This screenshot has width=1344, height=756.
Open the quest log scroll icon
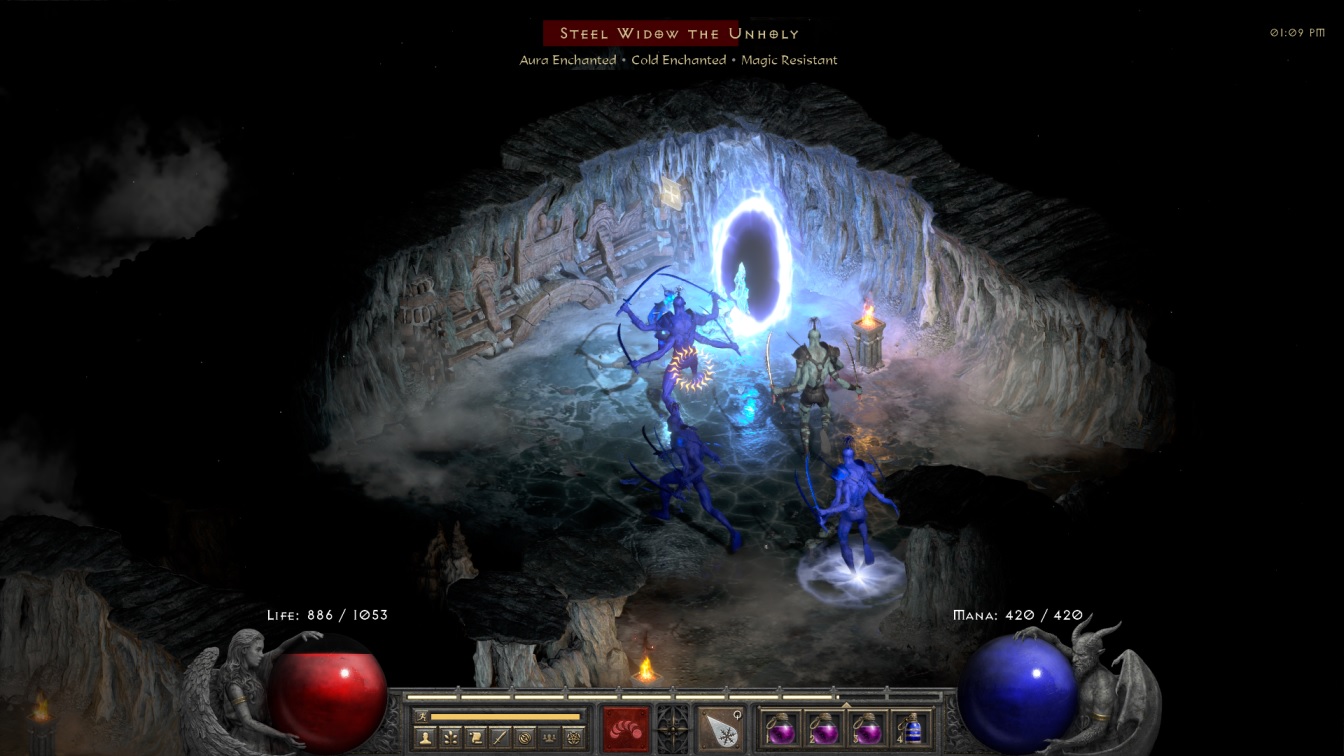[475, 736]
